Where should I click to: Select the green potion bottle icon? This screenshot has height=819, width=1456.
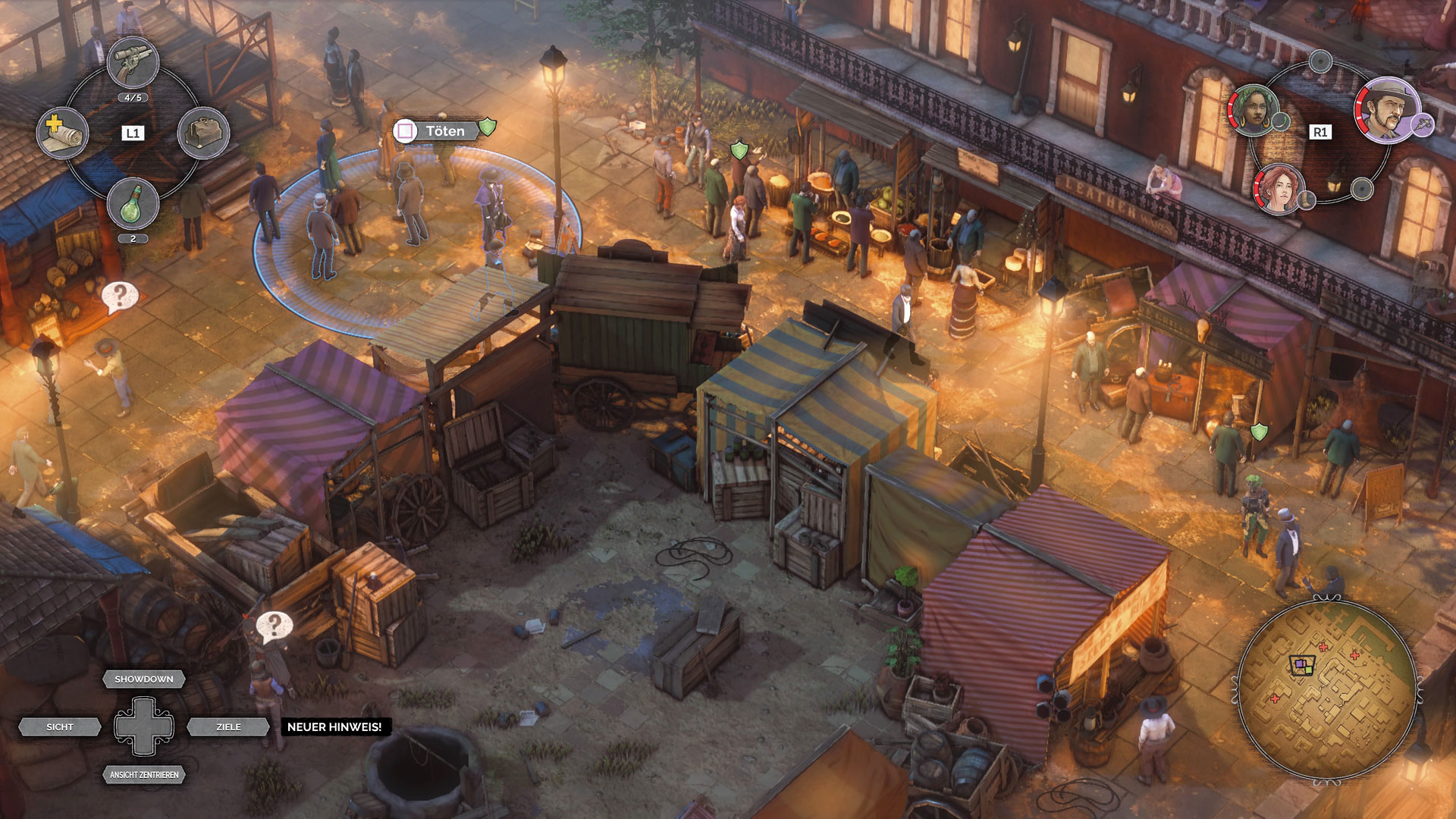tap(133, 203)
